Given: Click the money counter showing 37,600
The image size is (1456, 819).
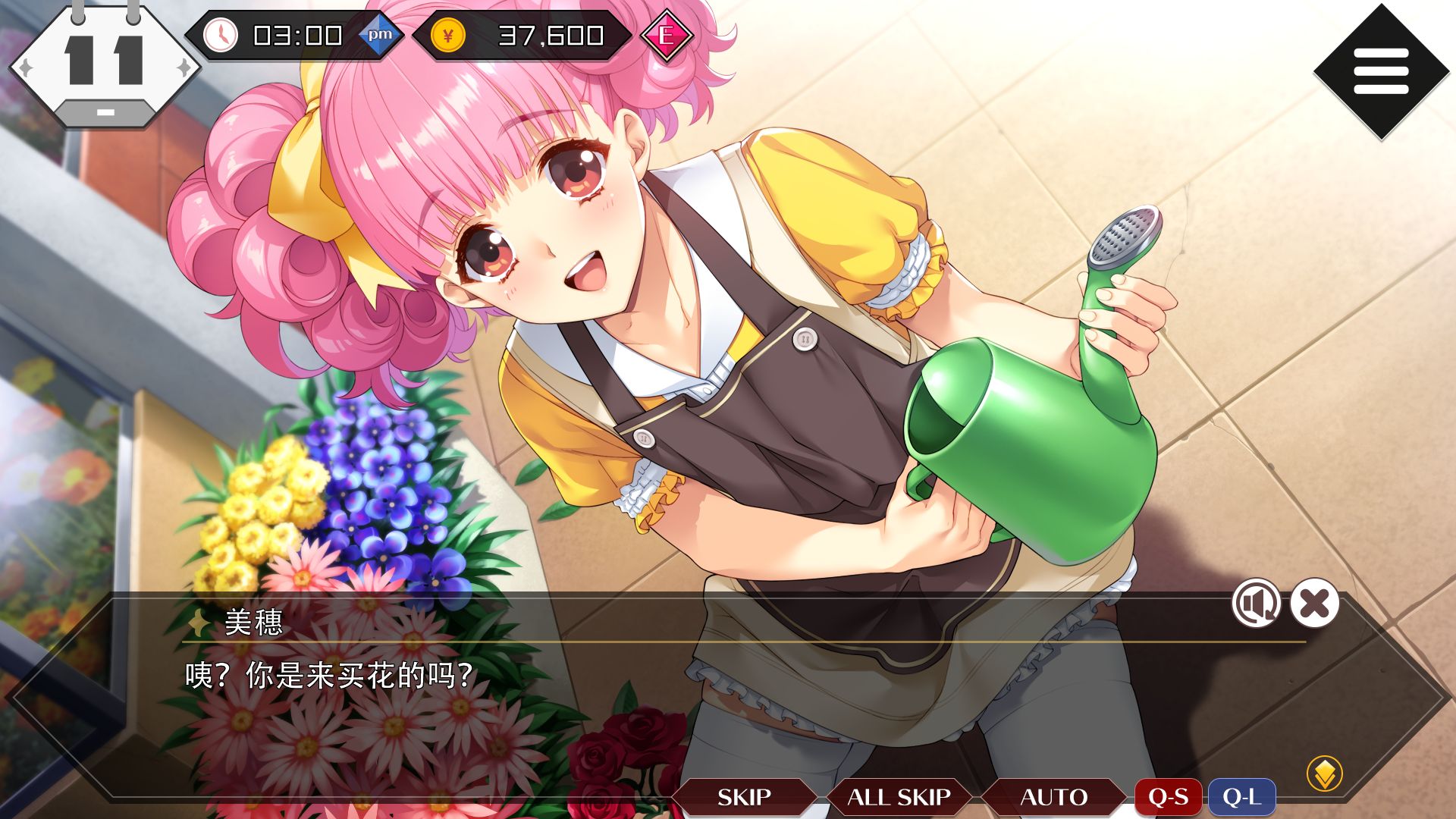Looking at the screenshot, I should click(x=548, y=35).
